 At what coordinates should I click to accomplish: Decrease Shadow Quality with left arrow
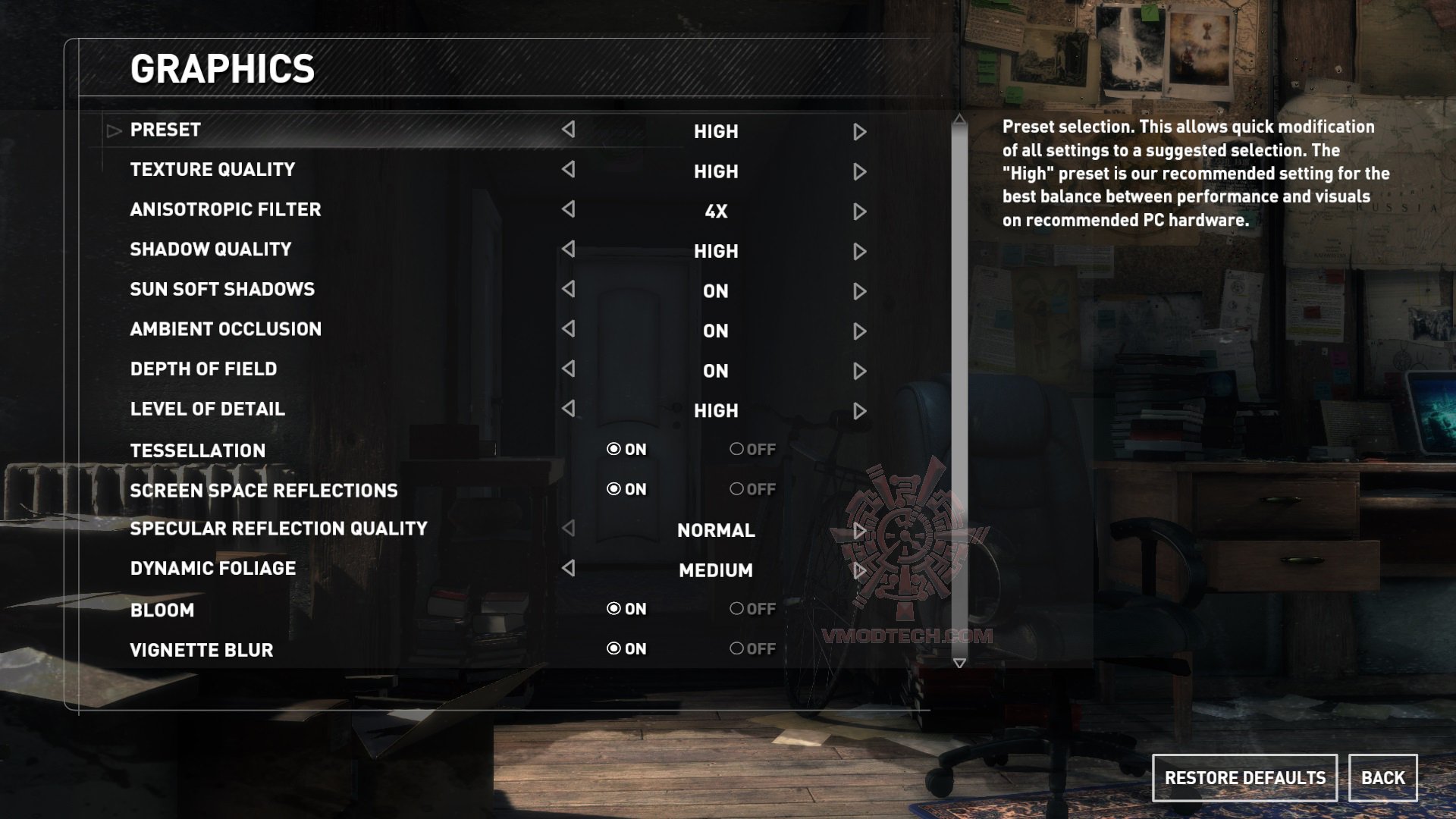tap(568, 249)
